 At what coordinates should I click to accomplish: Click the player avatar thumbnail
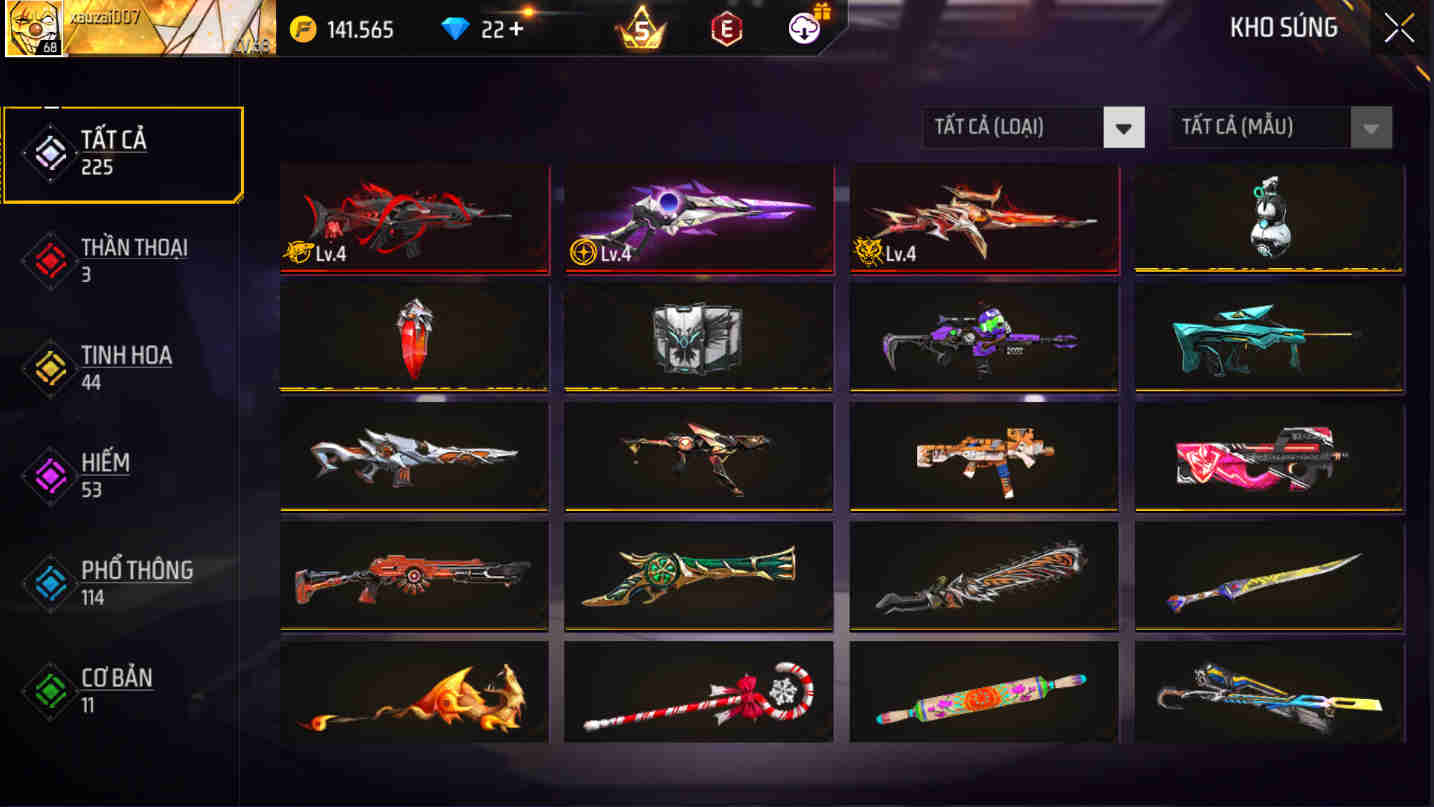click(34, 30)
